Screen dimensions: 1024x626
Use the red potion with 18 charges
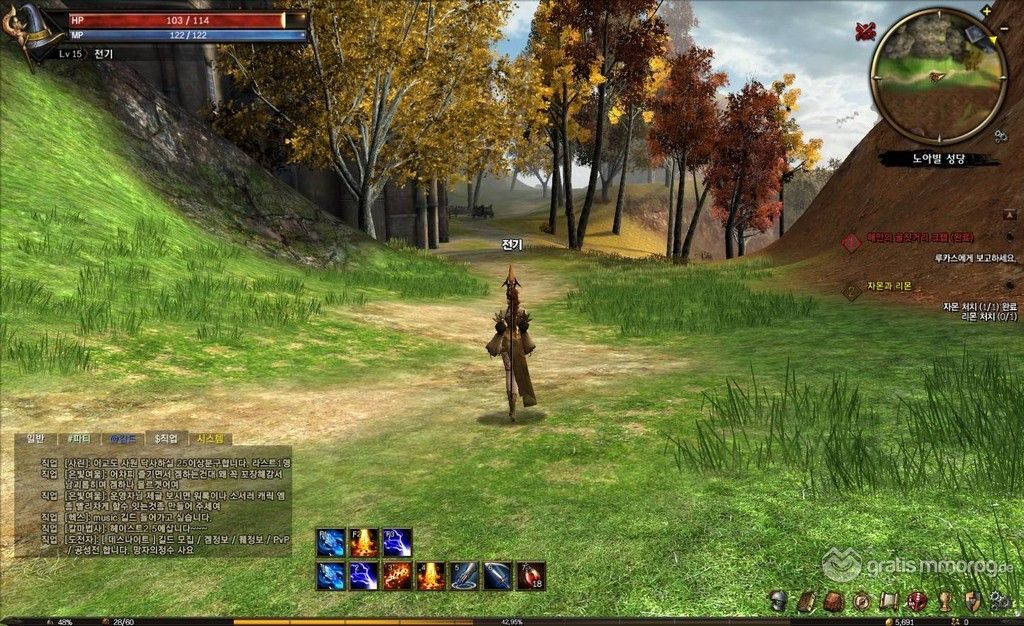(x=531, y=576)
